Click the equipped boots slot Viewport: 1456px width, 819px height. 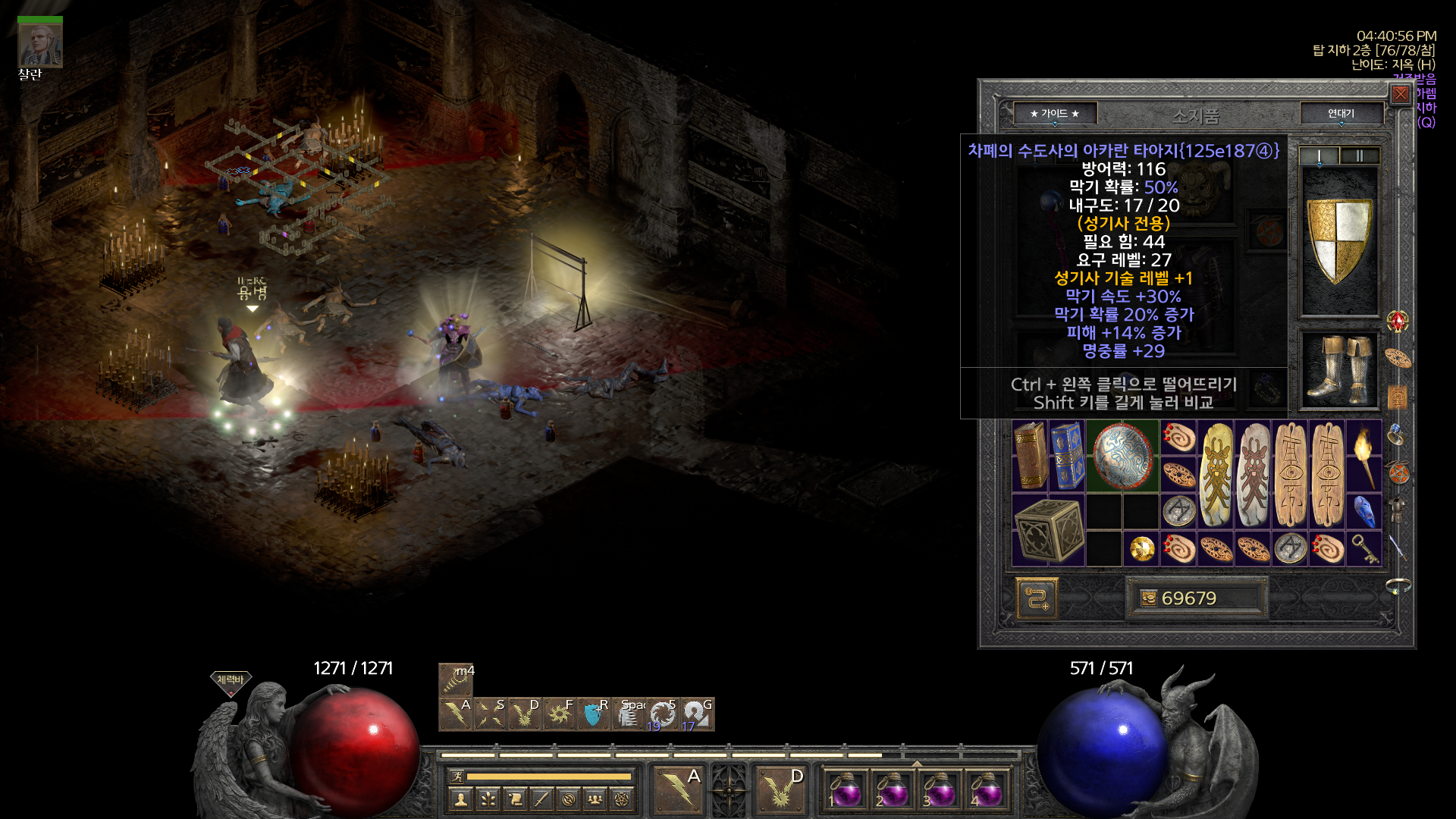point(1339,370)
